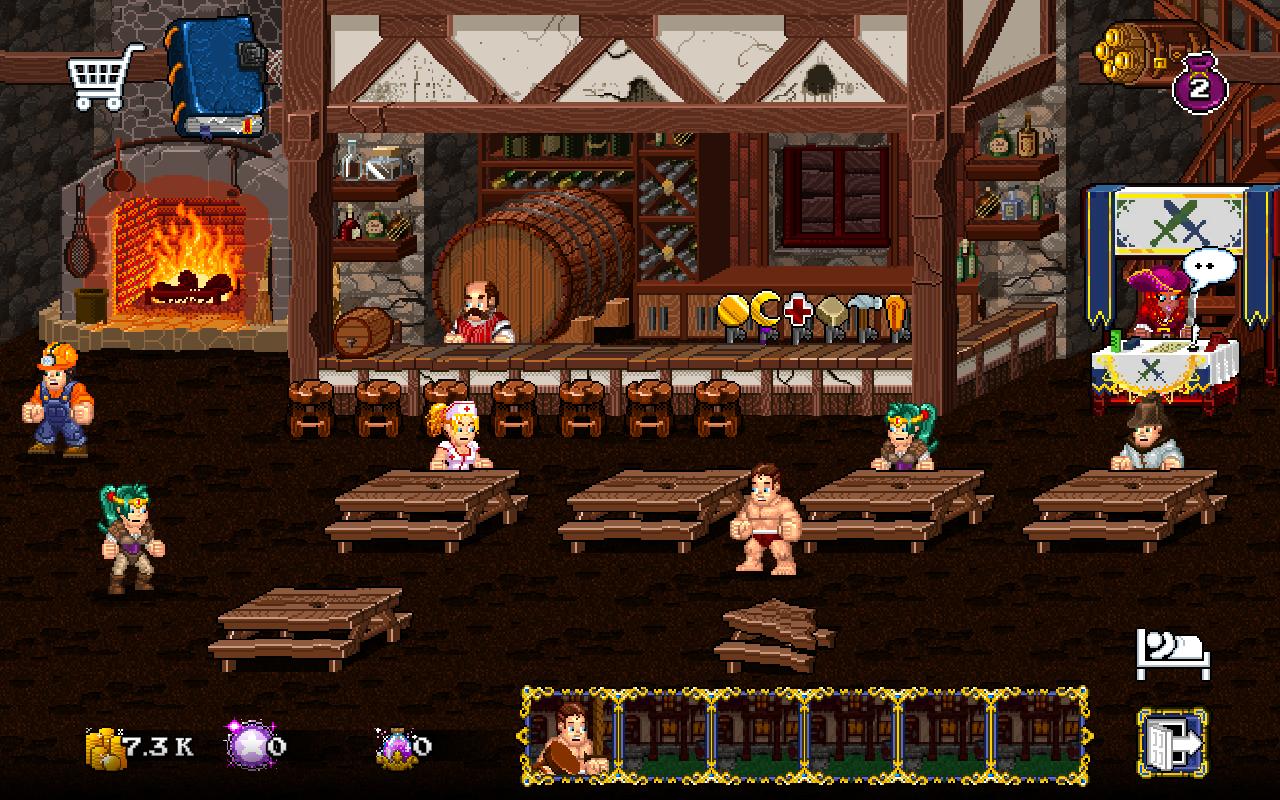Viewport: 1280px width, 800px height.
Task: Open the shopping cart store
Action: (x=103, y=75)
